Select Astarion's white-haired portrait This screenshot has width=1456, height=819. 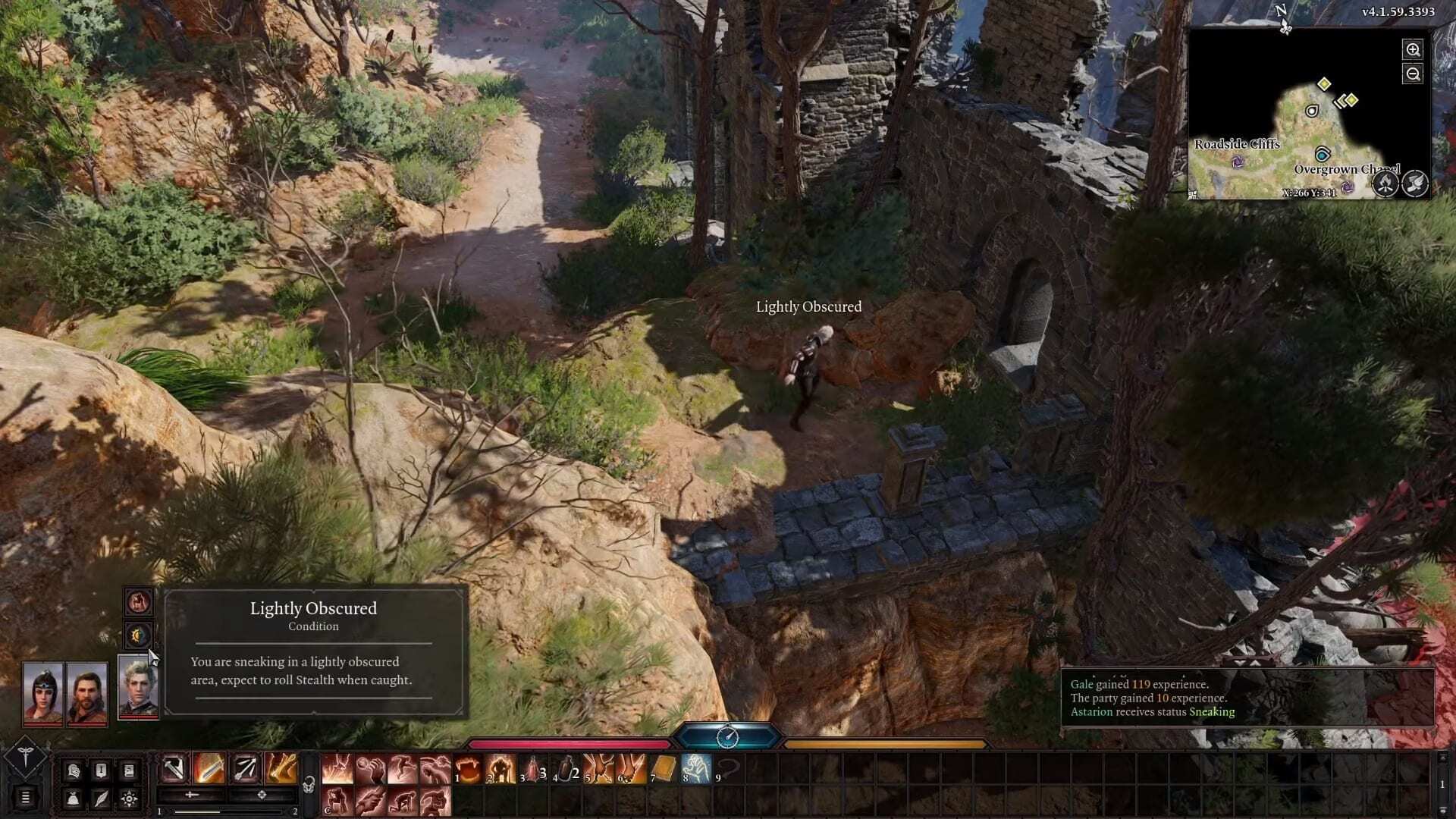[138, 687]
